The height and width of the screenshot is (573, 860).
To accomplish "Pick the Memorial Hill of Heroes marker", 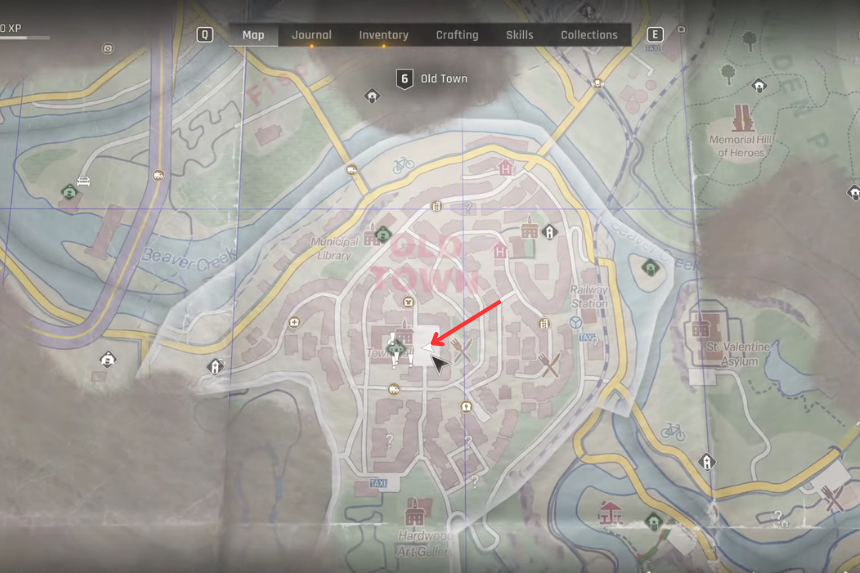I will click(741, 119).
